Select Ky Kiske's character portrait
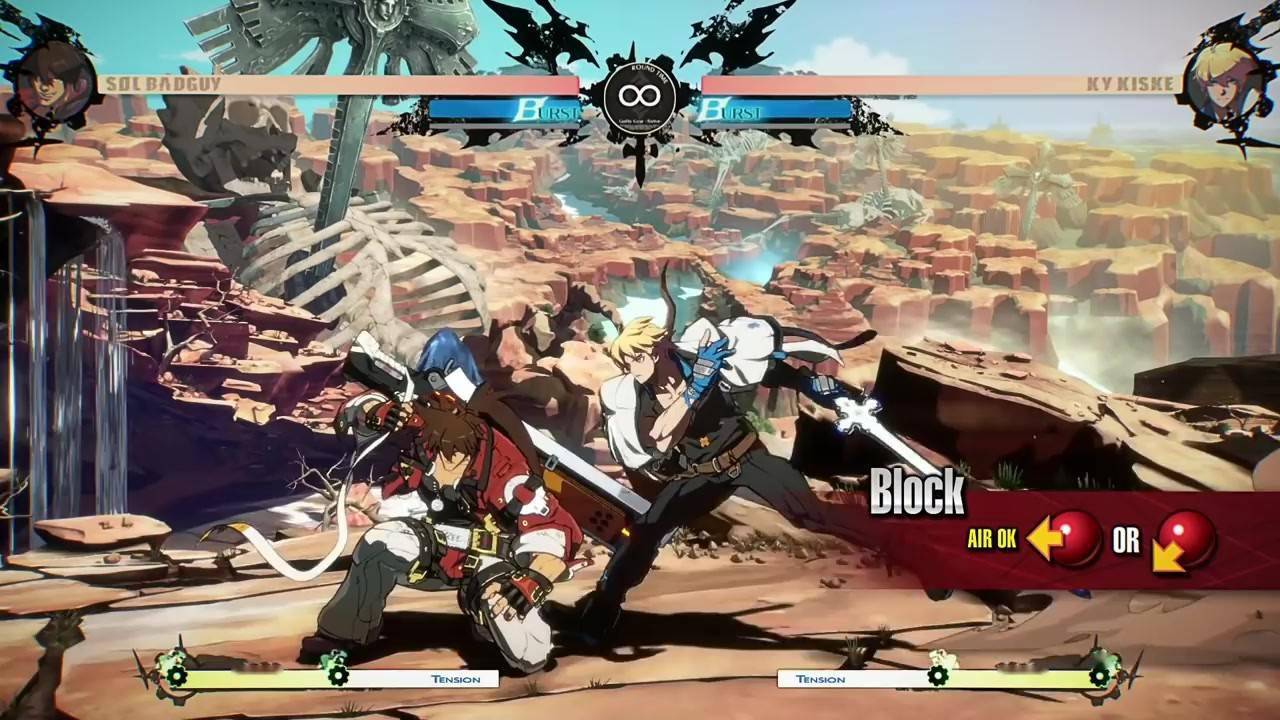The width and height of the screenshot is (1280, 720). point(1222,82)
